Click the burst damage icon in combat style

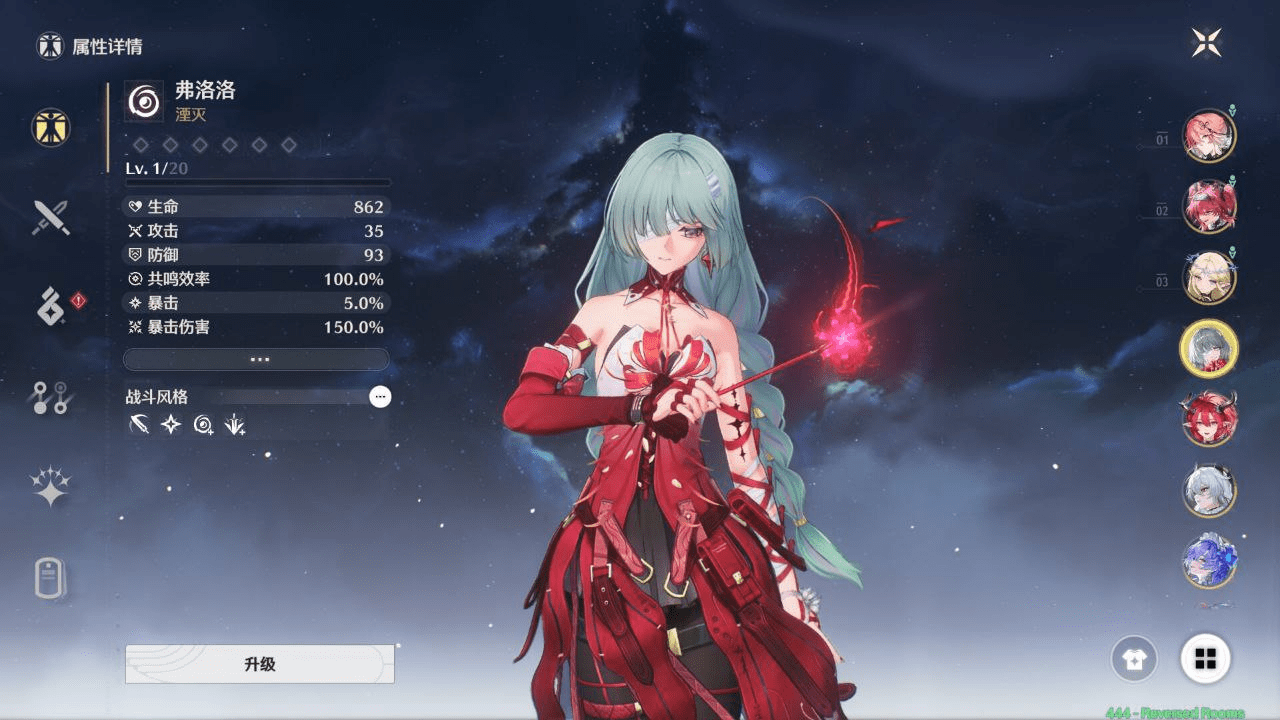(x=237, y=425)
